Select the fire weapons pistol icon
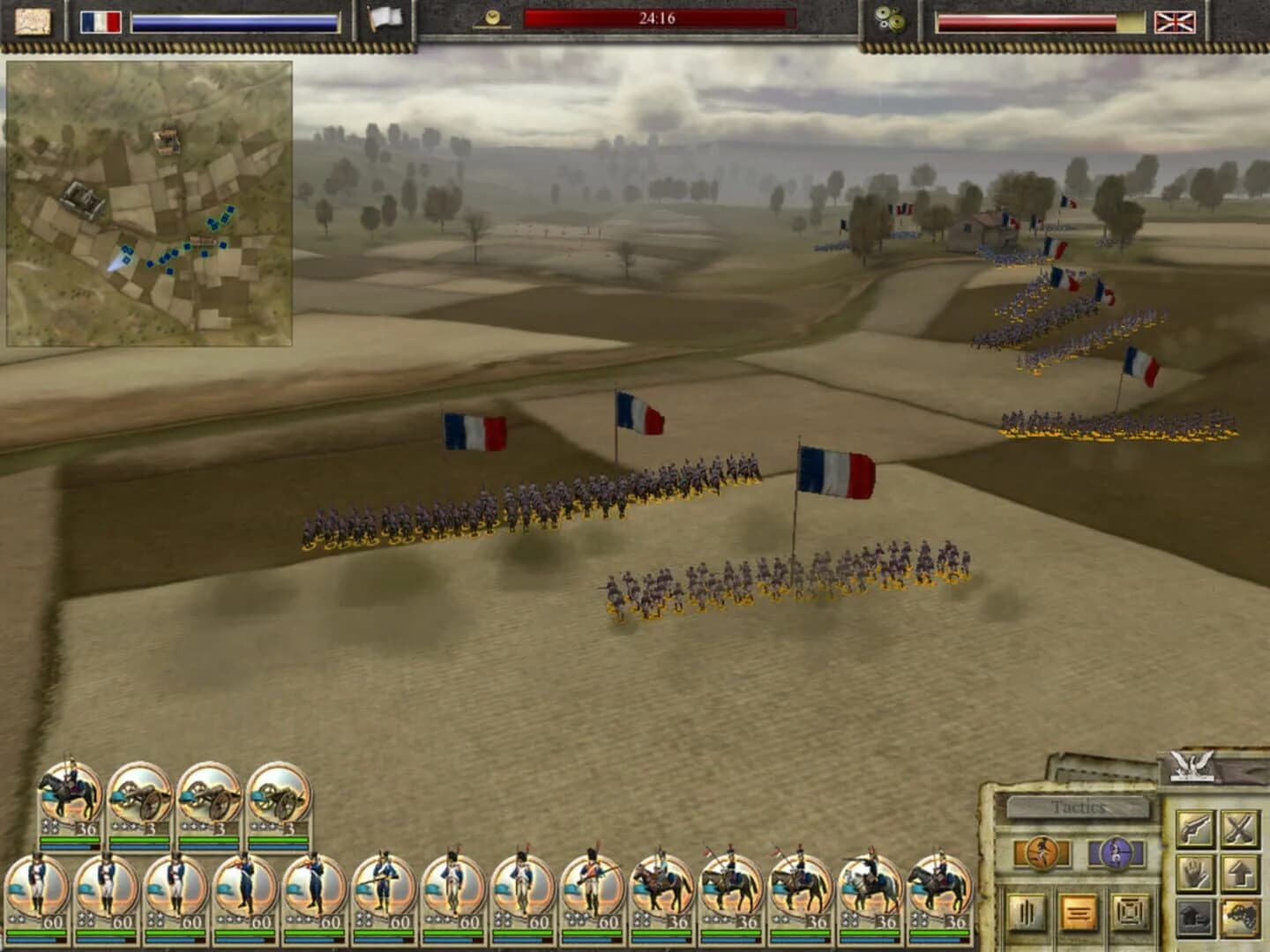This screenshot has width=1270, height=952. click(x=1197, y=826)
